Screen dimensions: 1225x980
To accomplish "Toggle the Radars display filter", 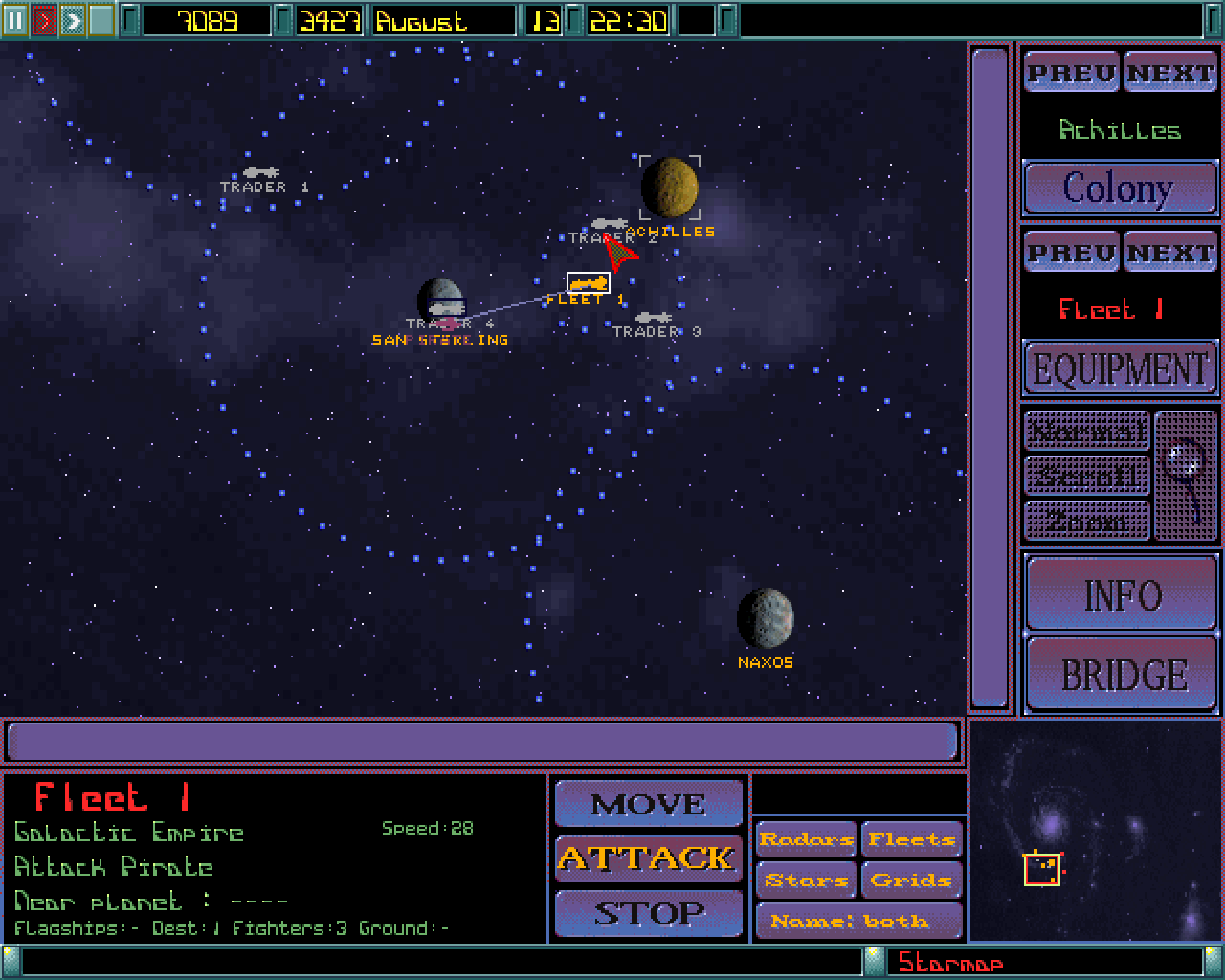I will [806, 839].
